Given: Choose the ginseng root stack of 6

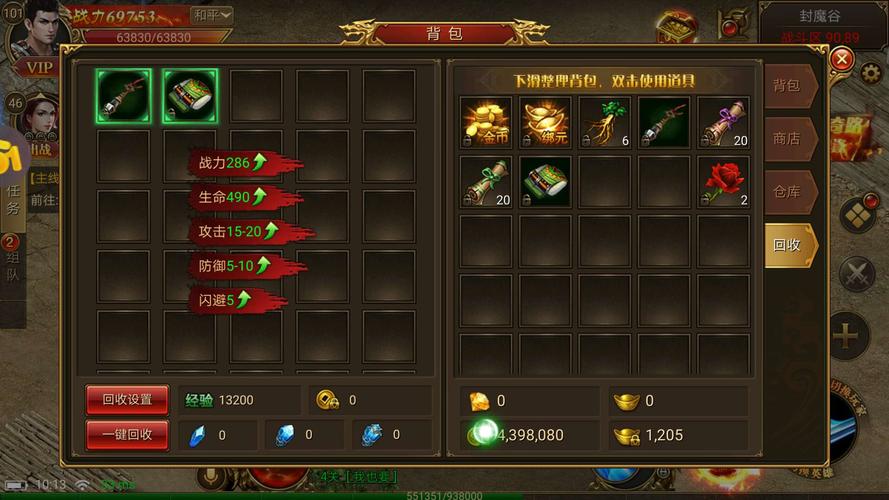Looking at the screenshot, I should [604, 122].
